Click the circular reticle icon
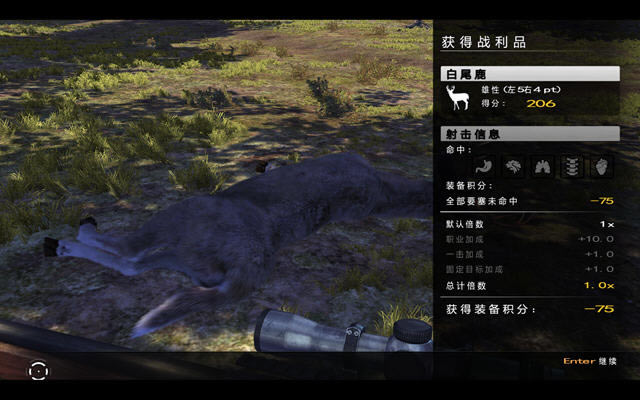The width and height of the screenshot is (640, 400). (38, 370)
